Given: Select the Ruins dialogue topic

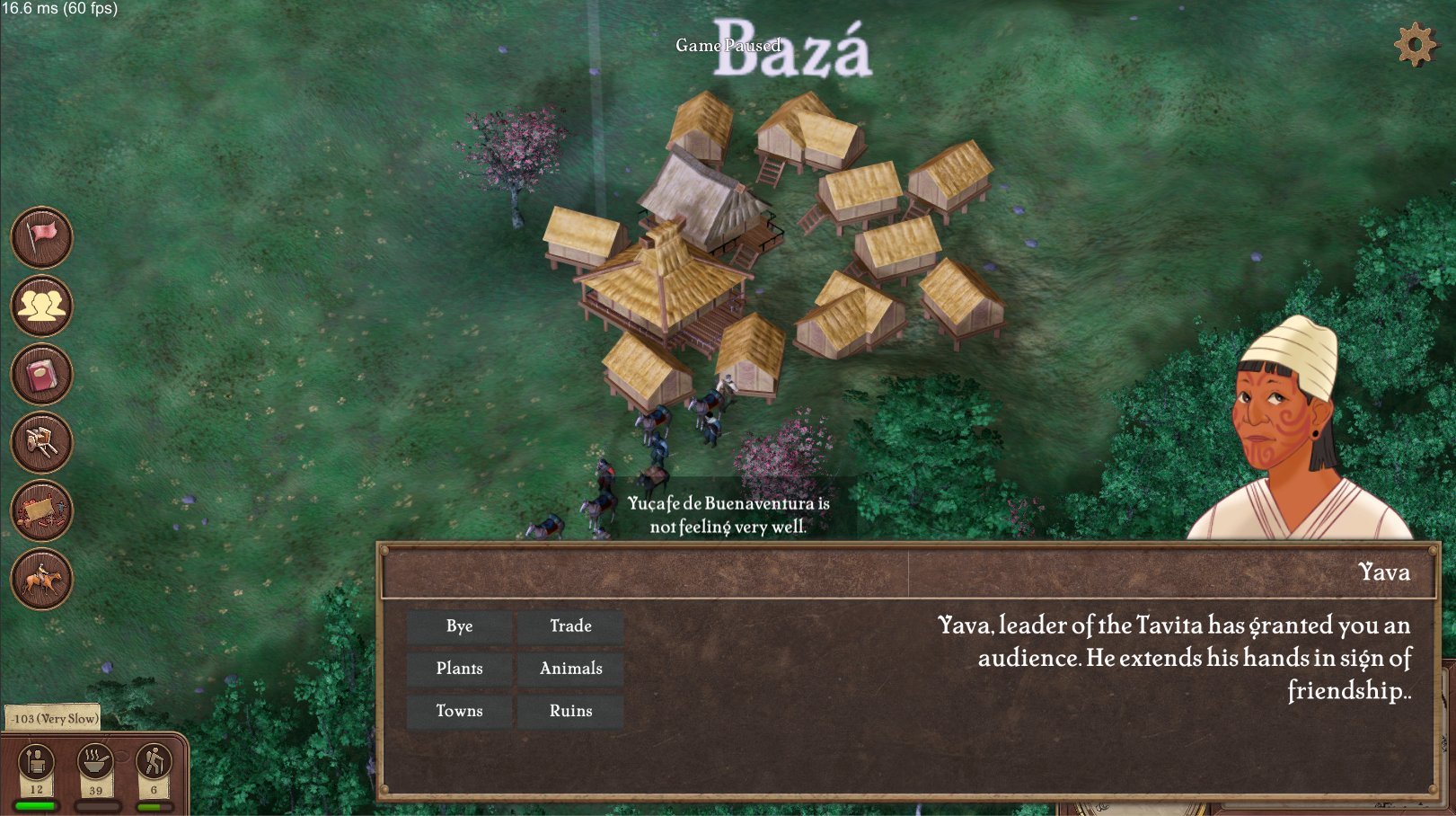Looking at the screenshot, I should tap(570, 711).
